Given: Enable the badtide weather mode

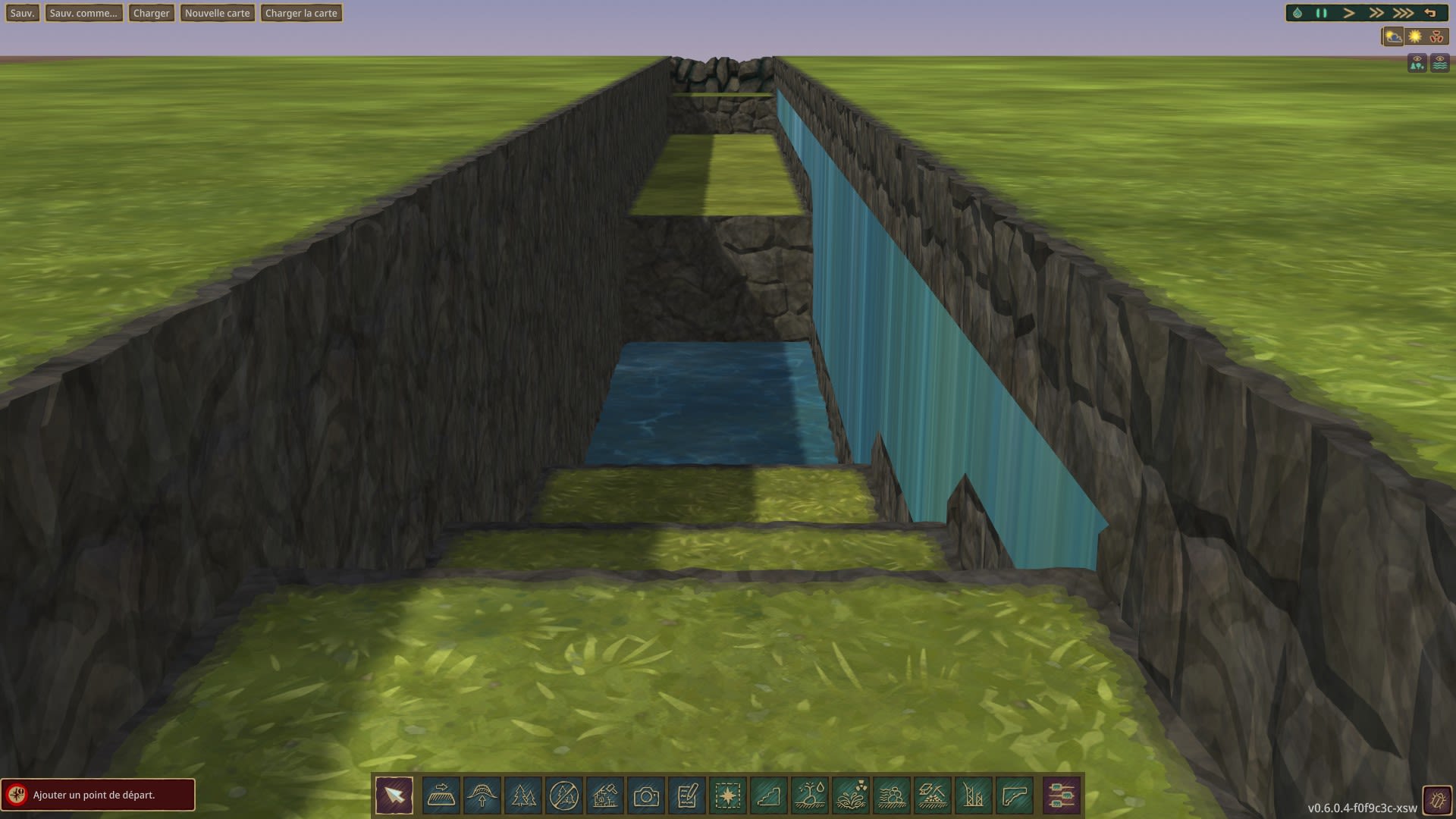Looking at the screenshot, I should pos(1438,35).
